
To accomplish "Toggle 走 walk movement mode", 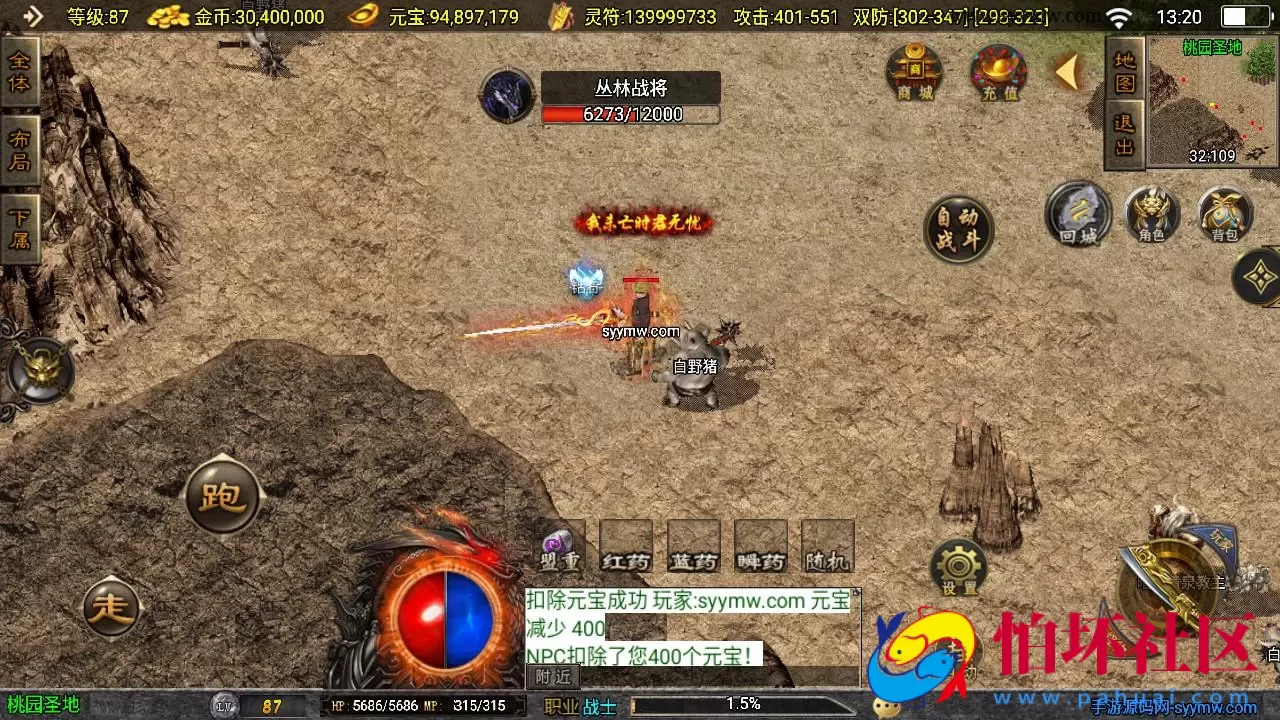I will click(x=113, y=606).
